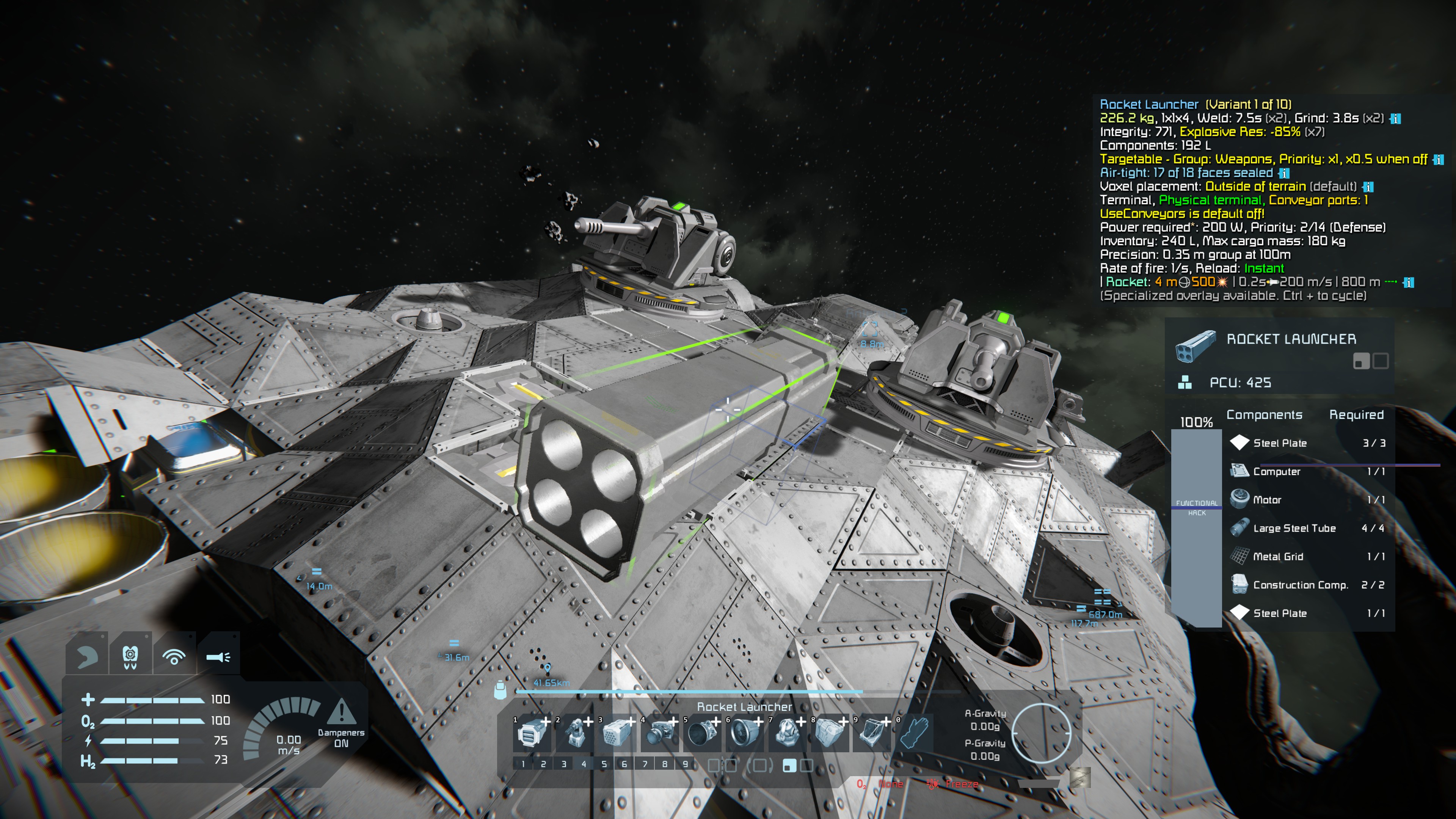The width and height of the screenshot is (1456, 819).
Task: Switch to toolbar page 4
Action: click(584, 764)
